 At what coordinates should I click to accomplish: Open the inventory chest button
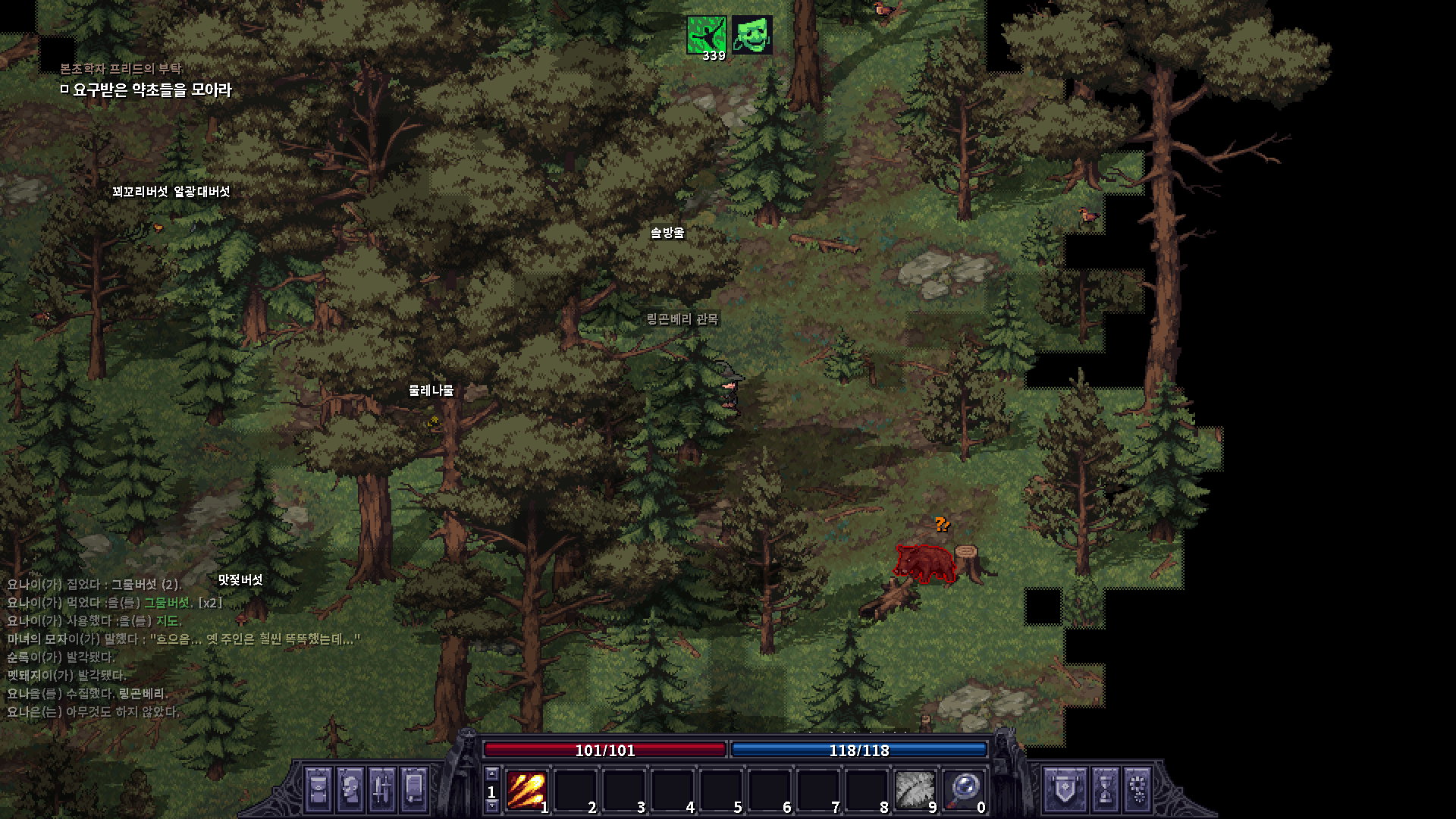tap(318, 789)
